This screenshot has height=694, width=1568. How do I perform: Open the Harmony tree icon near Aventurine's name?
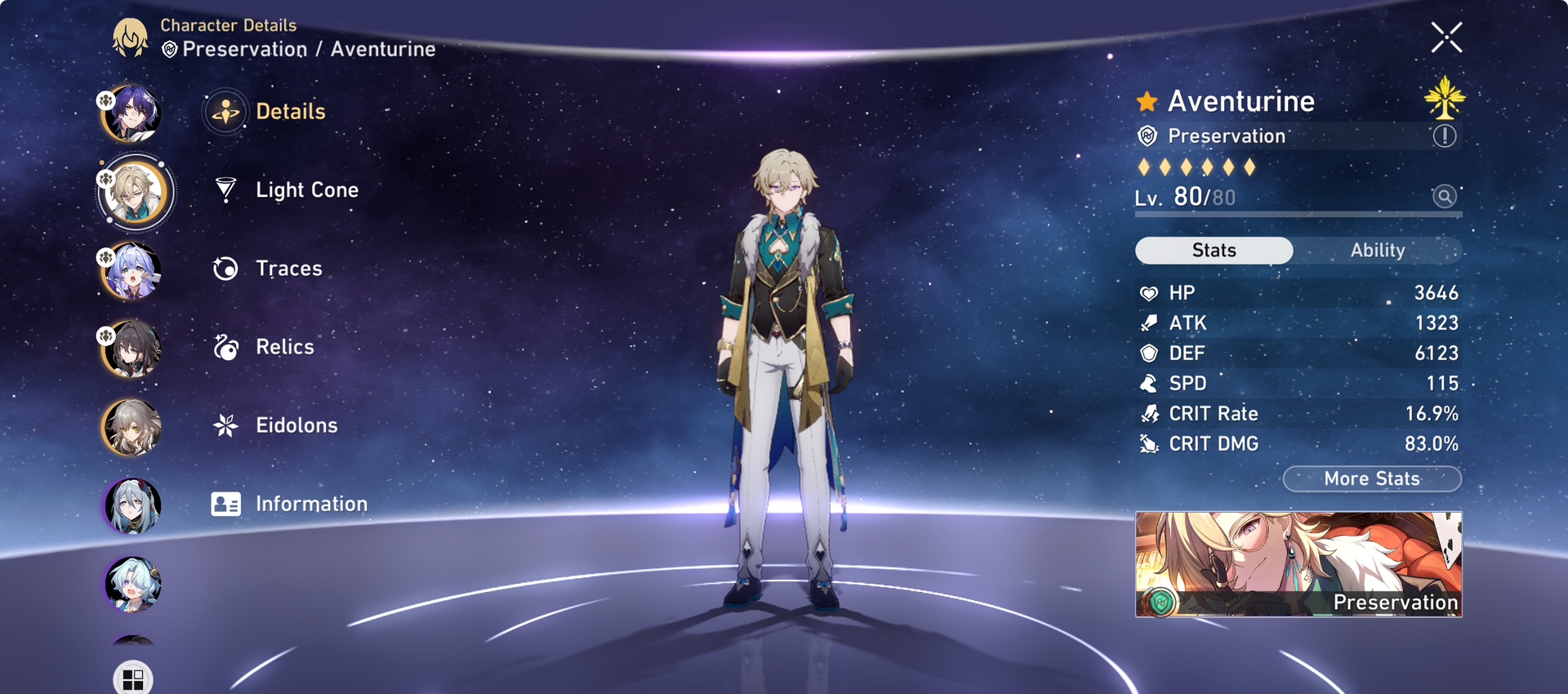pyautogui.click(x=1445, y=100)
